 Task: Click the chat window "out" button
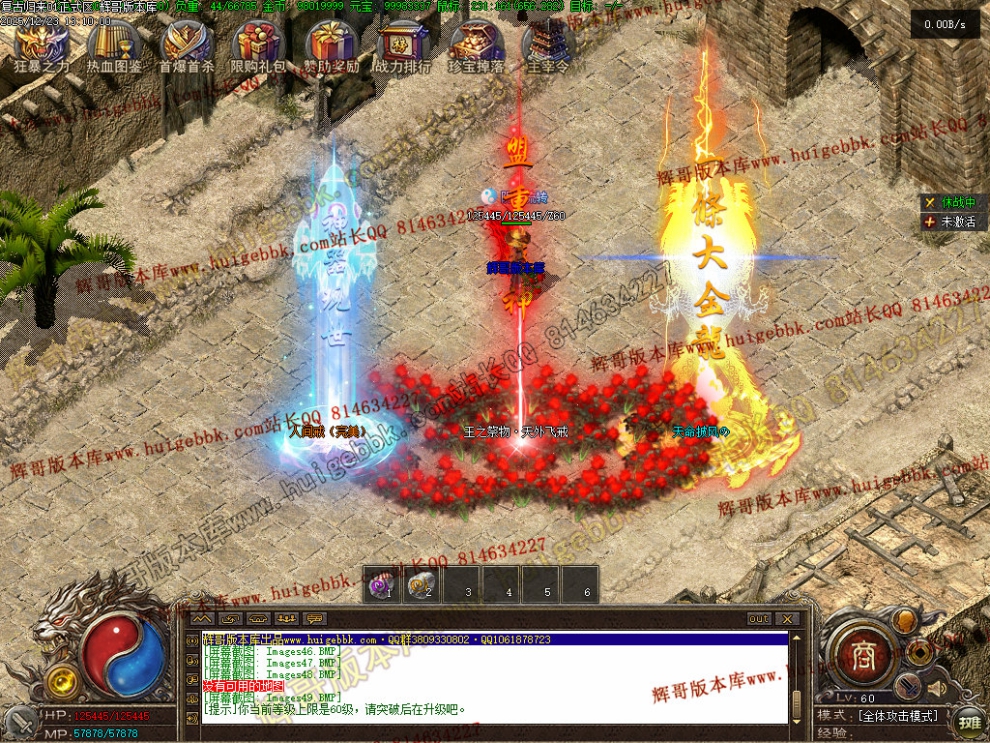(x=759, y=619)
